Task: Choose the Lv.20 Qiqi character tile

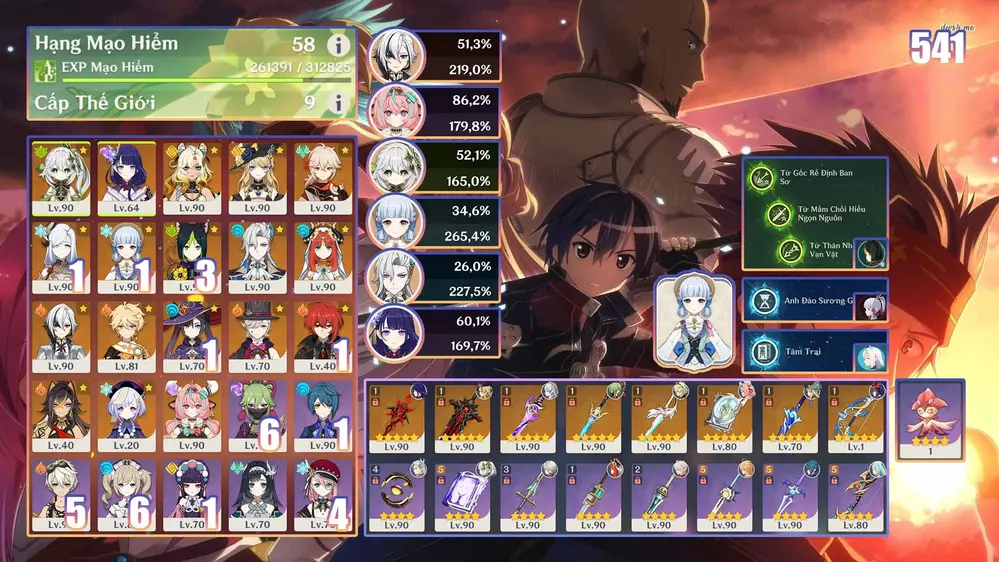Action: pos(127,415)
